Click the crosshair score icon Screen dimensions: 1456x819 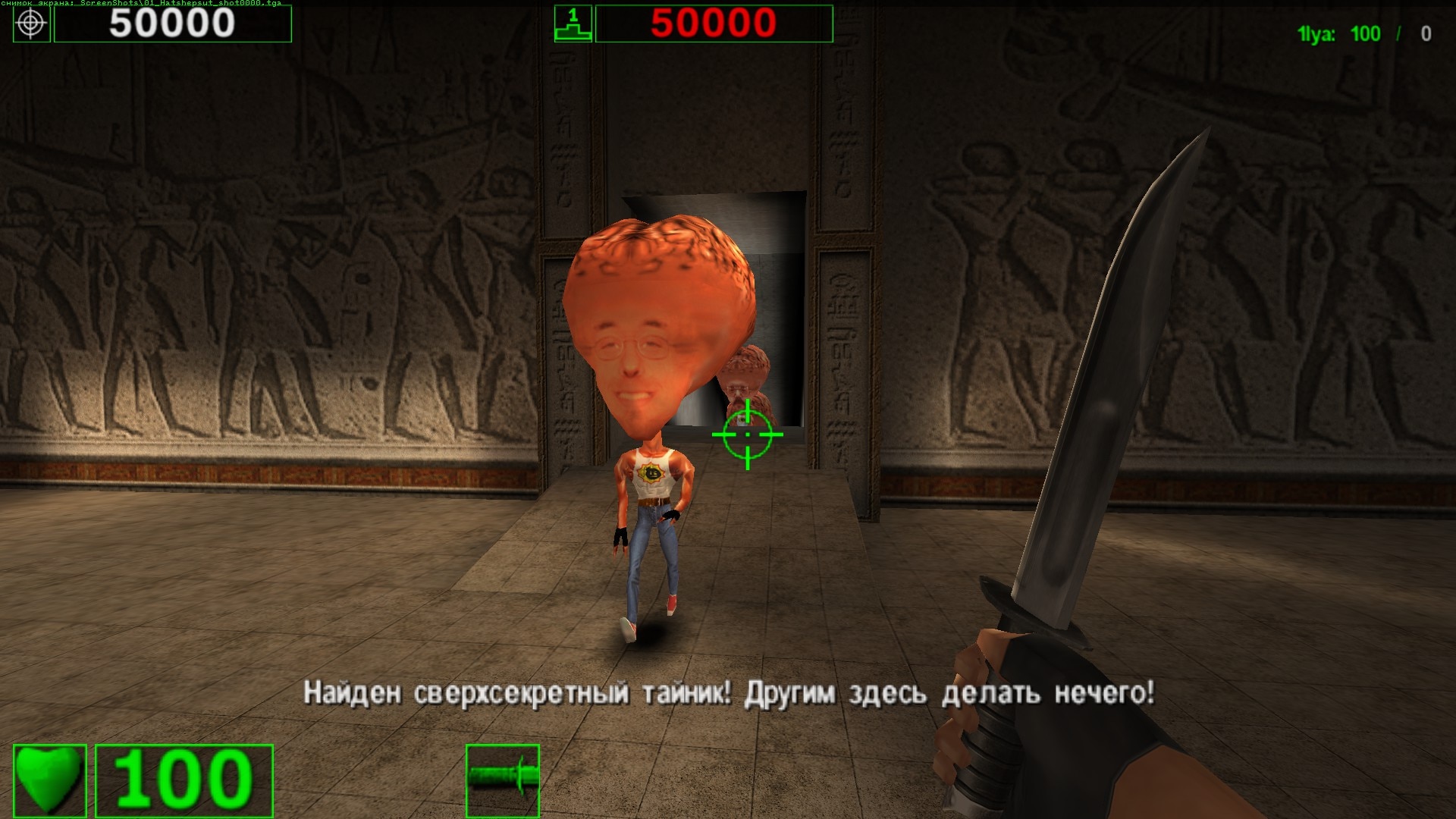32,24
